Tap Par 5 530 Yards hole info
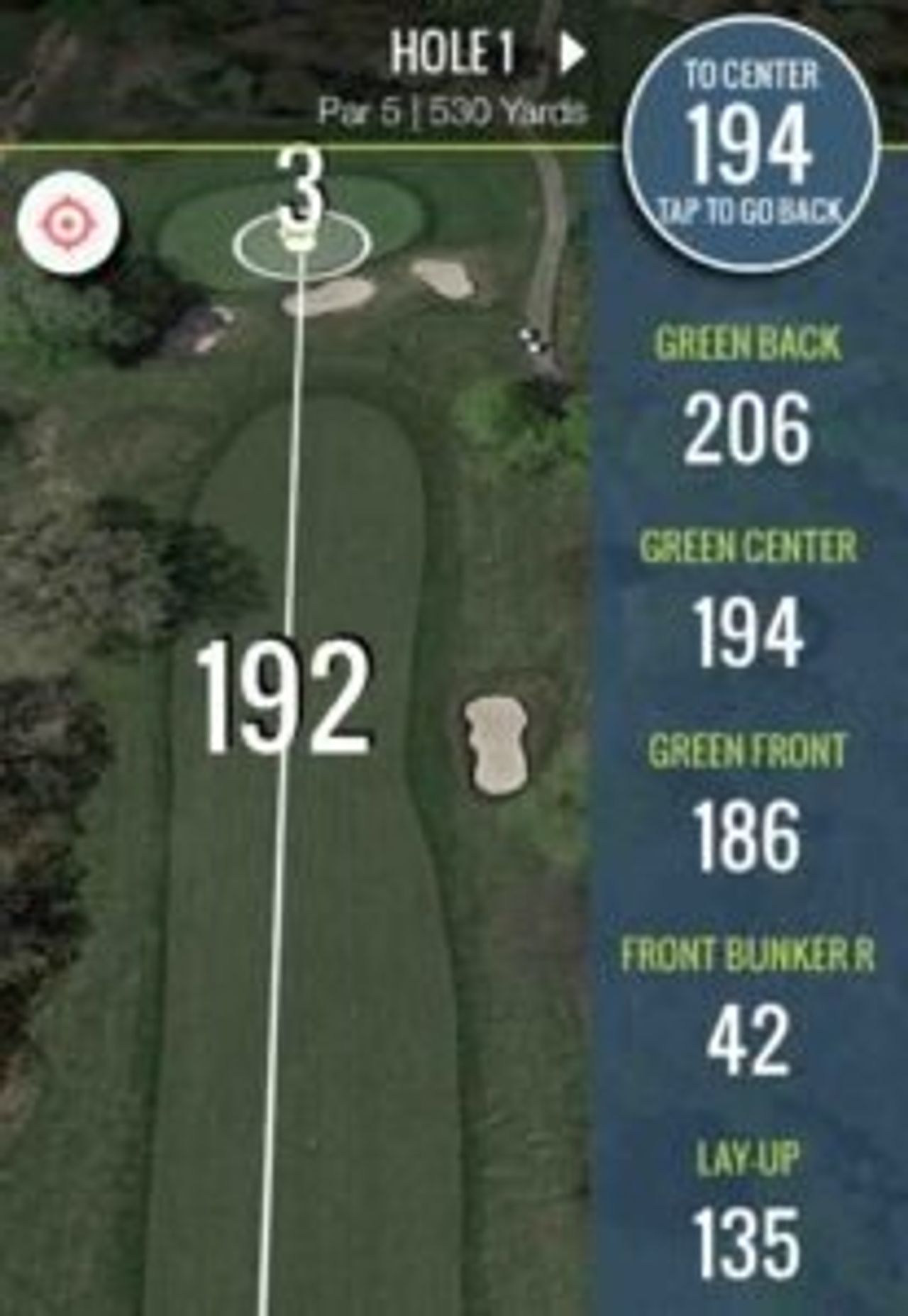The image size is (908, 1316). [456, 108]
